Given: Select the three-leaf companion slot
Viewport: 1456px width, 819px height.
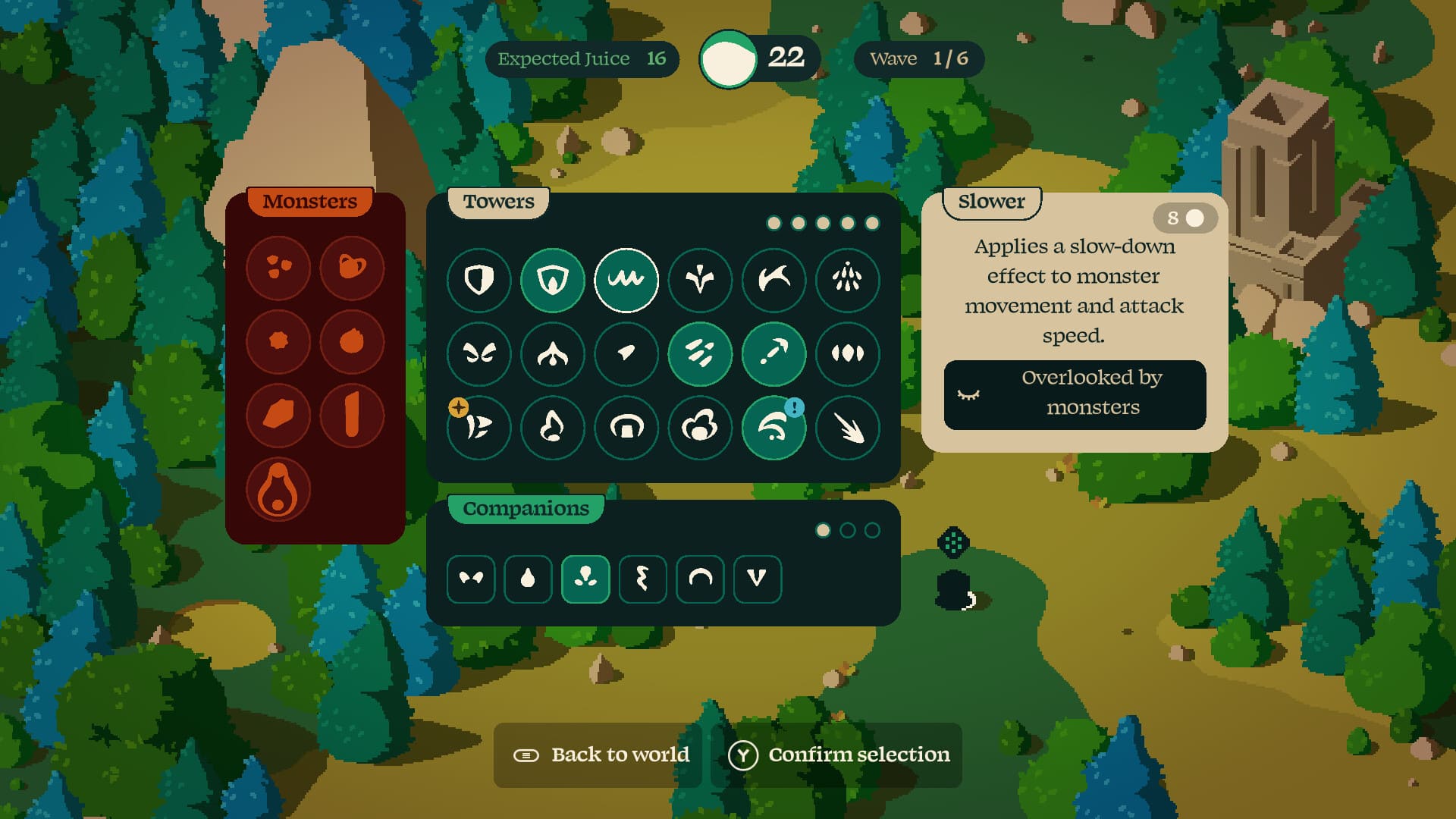Looking at the screenshot, I should click(x=585, y=579).
